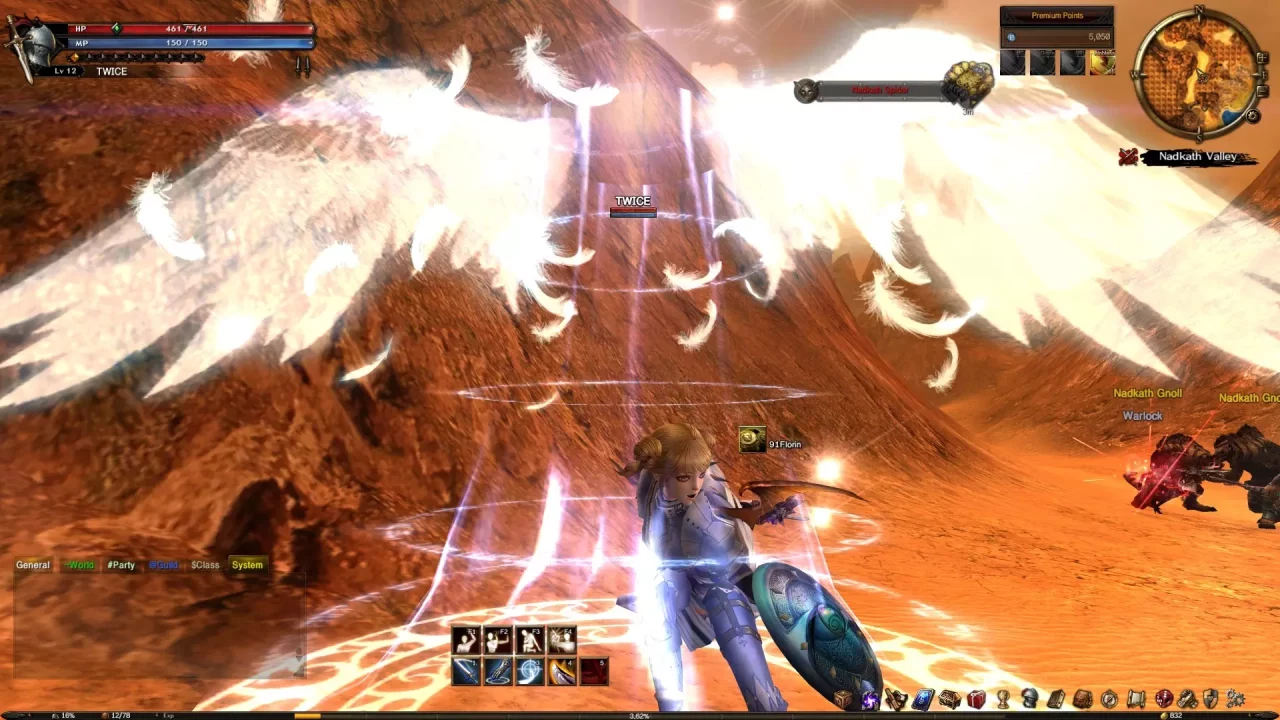
Task: Switch to the General chat tab
Action: (x=33, y=565)
